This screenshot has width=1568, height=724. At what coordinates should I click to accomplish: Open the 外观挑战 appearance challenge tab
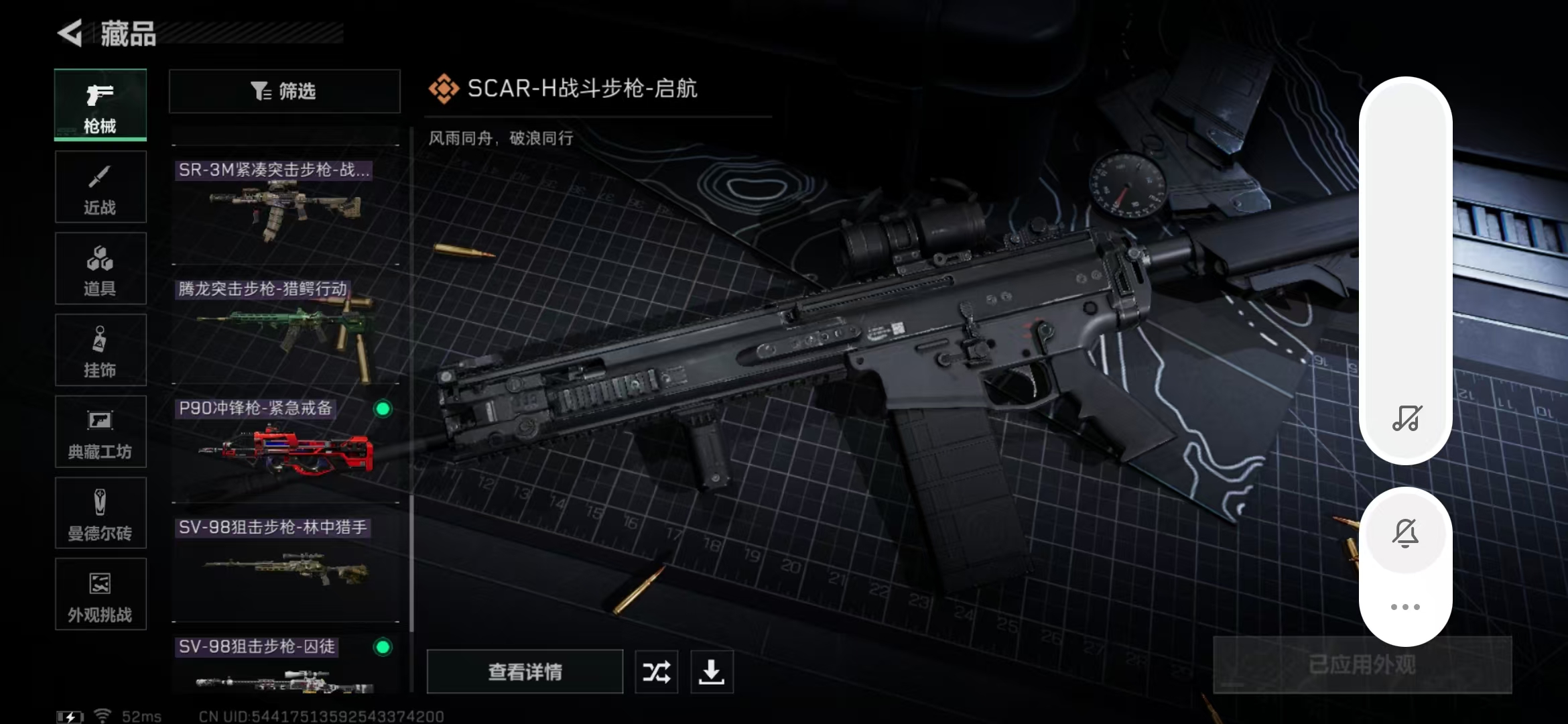point(101,595)
